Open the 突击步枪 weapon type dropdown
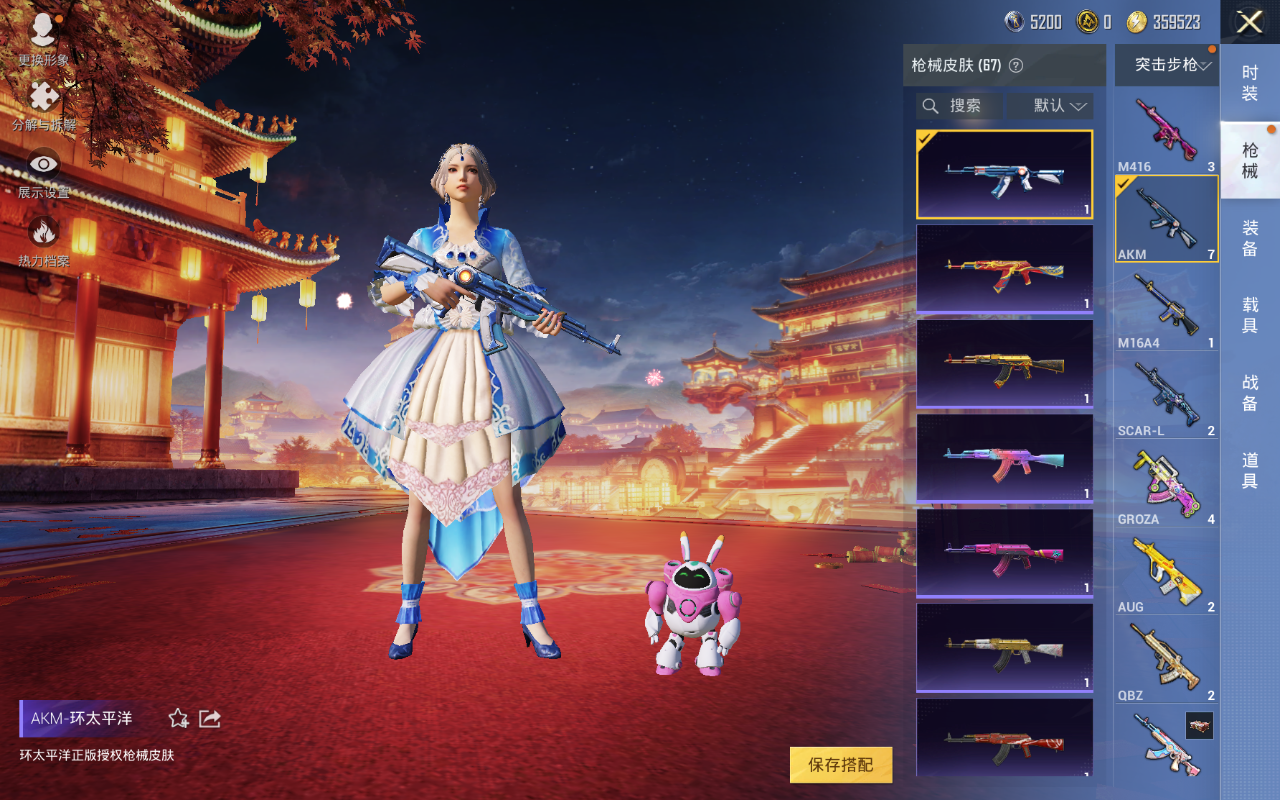This screenshot has width=1280, height=800. click(1167, 65)
